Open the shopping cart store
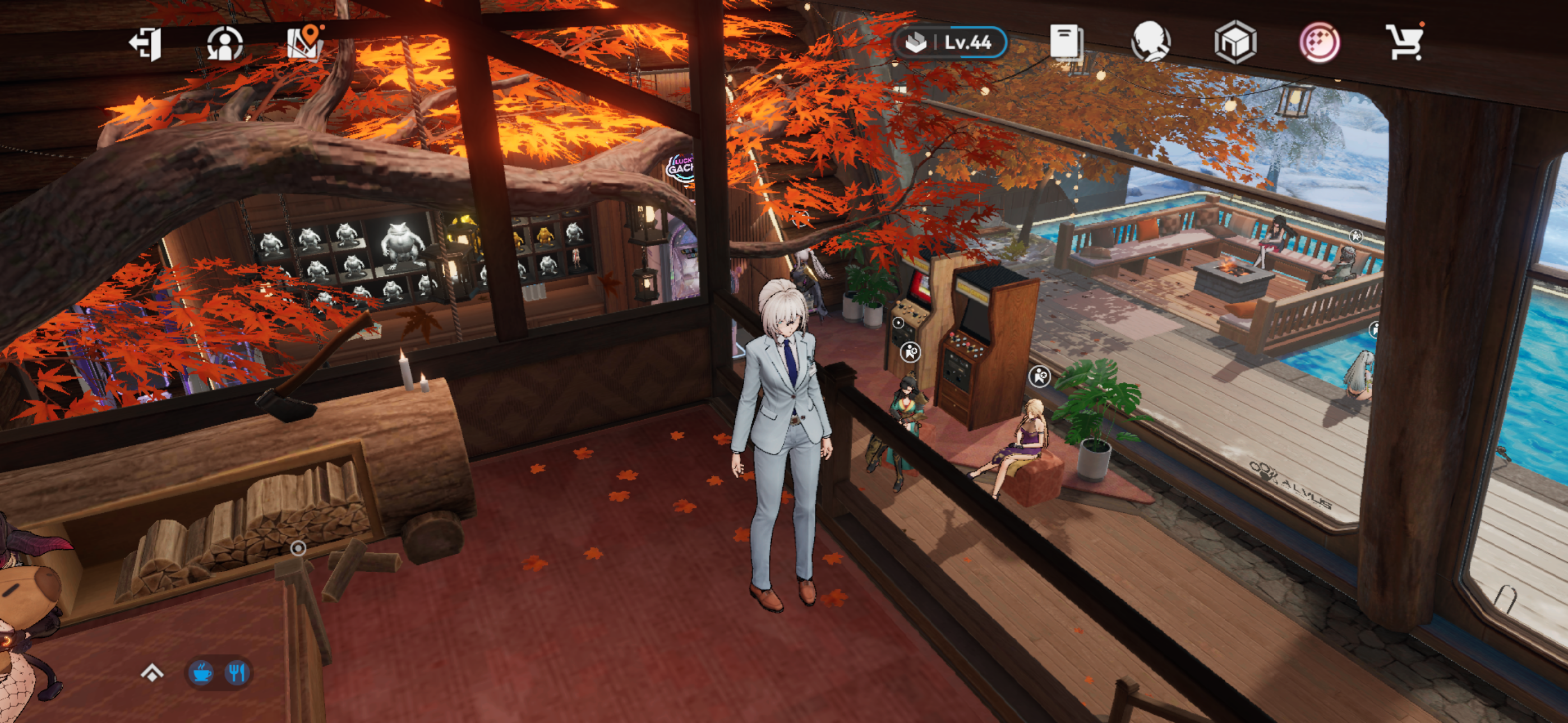Viewport: 1568px width, 723px height. tap(1405, 42)
